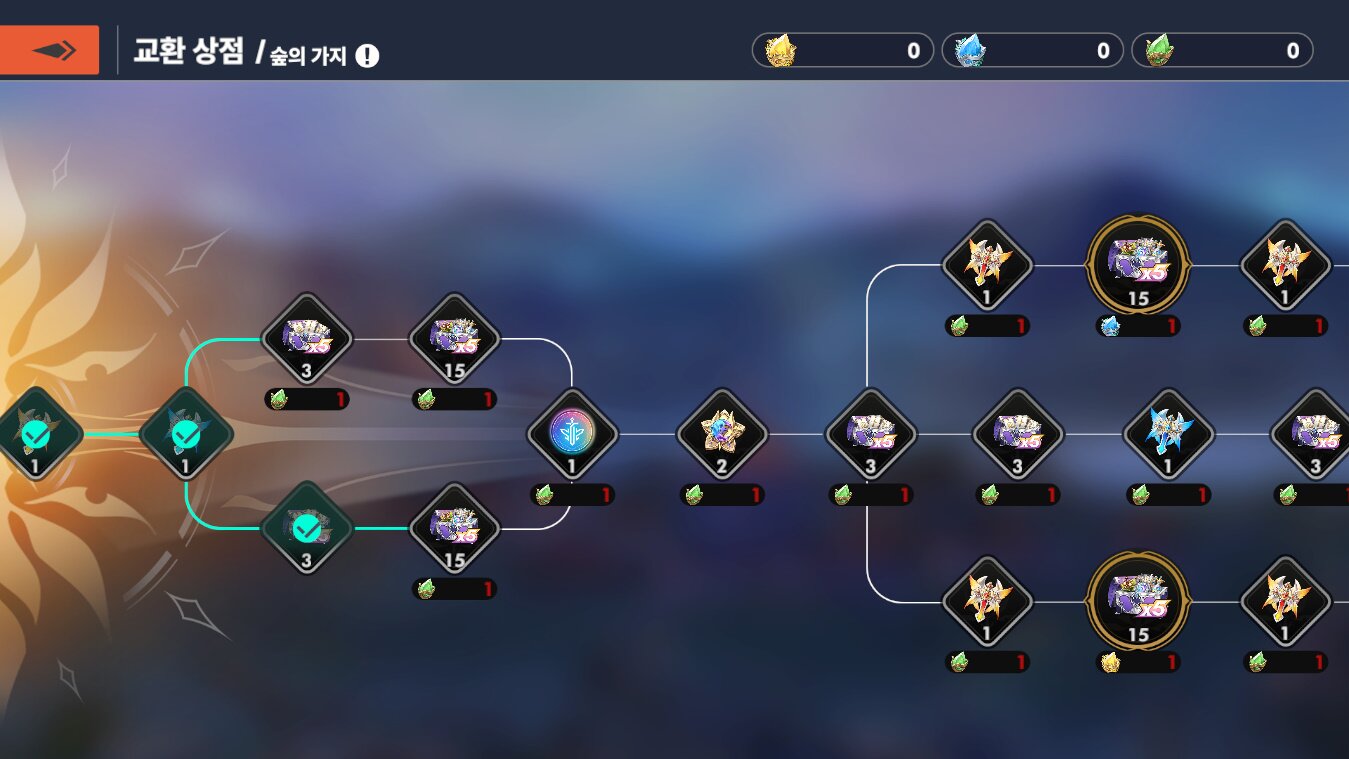
Task: Select the round blue emblem reward node
Action: coord(572,435)
